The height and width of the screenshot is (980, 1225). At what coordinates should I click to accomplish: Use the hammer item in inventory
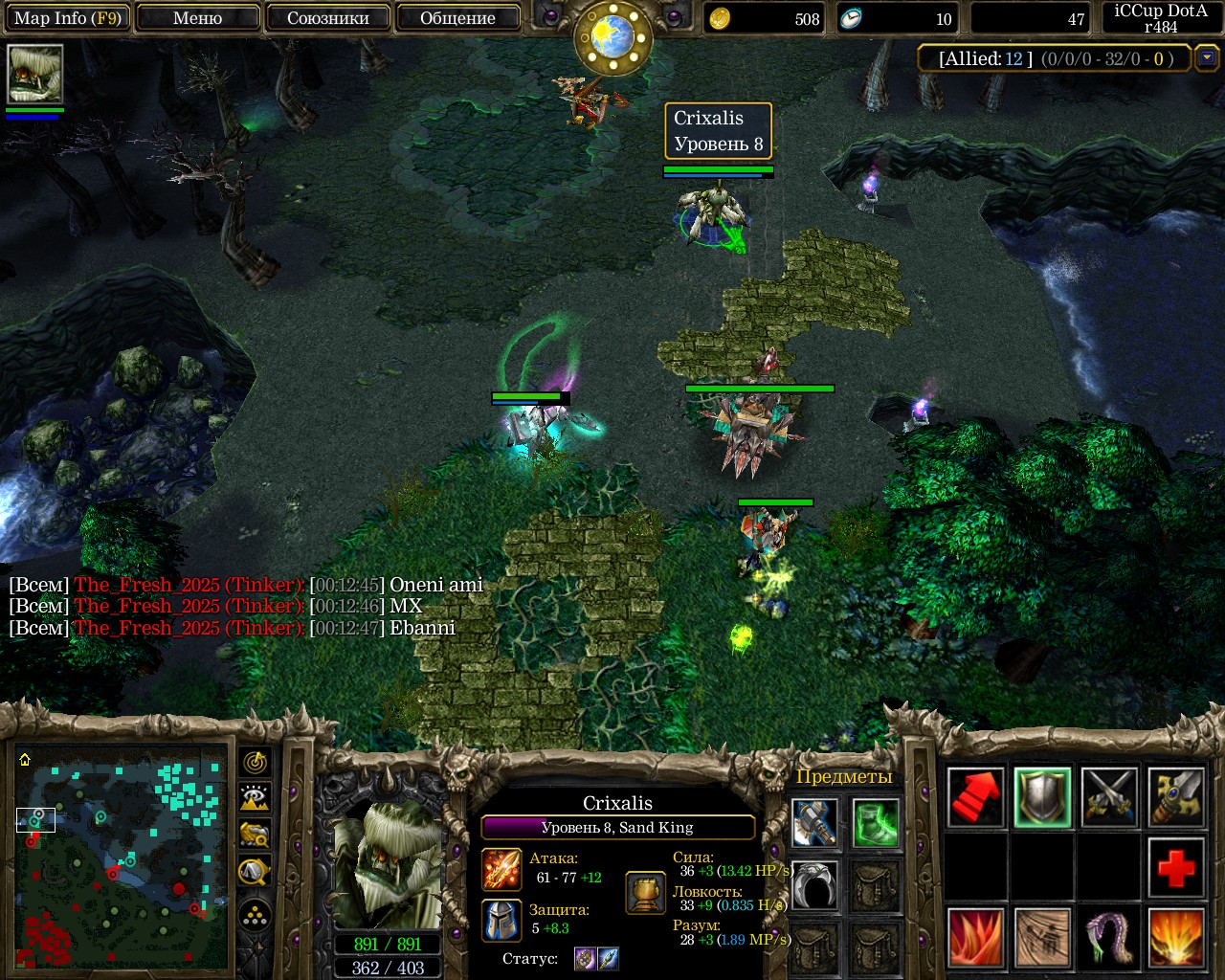(816, 823)
